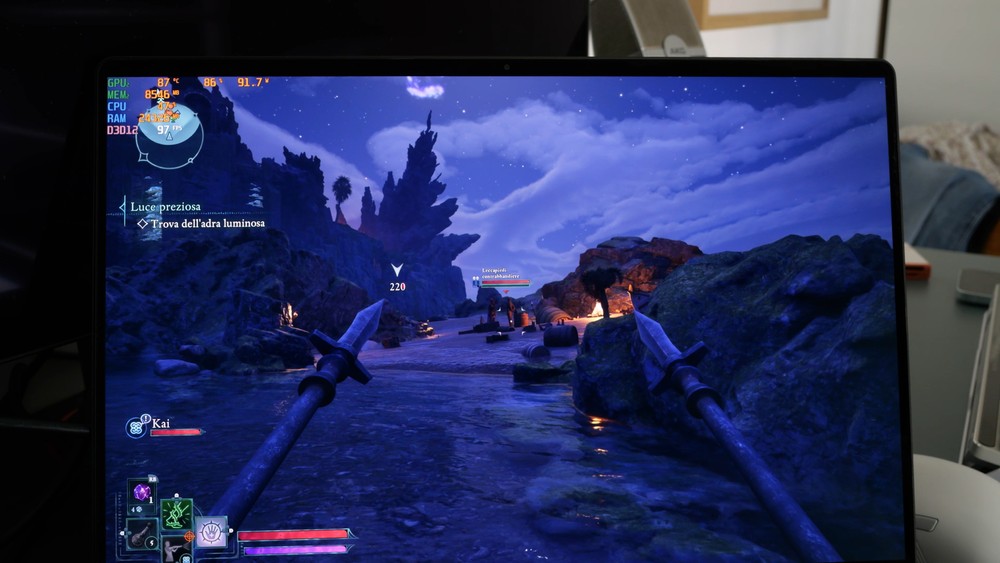Use the purple crystal item slot
This screenshot has width=1000, height=563.
click(x=142, y=493)
